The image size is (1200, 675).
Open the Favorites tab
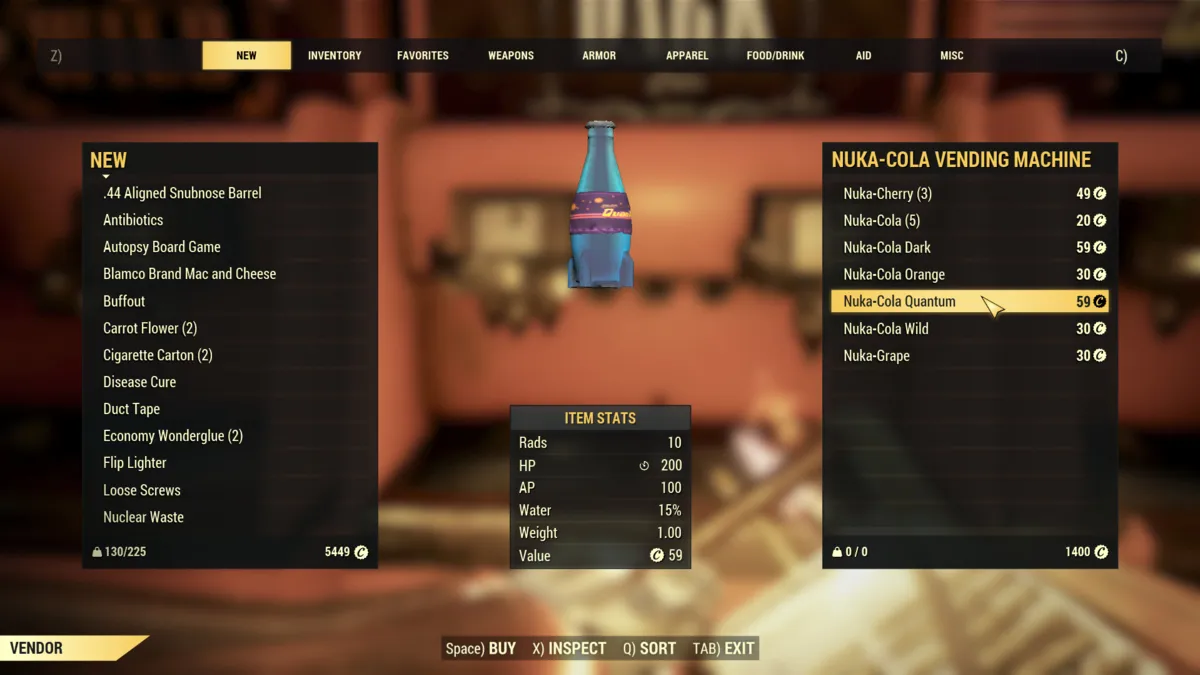click(x=422, y=56)
